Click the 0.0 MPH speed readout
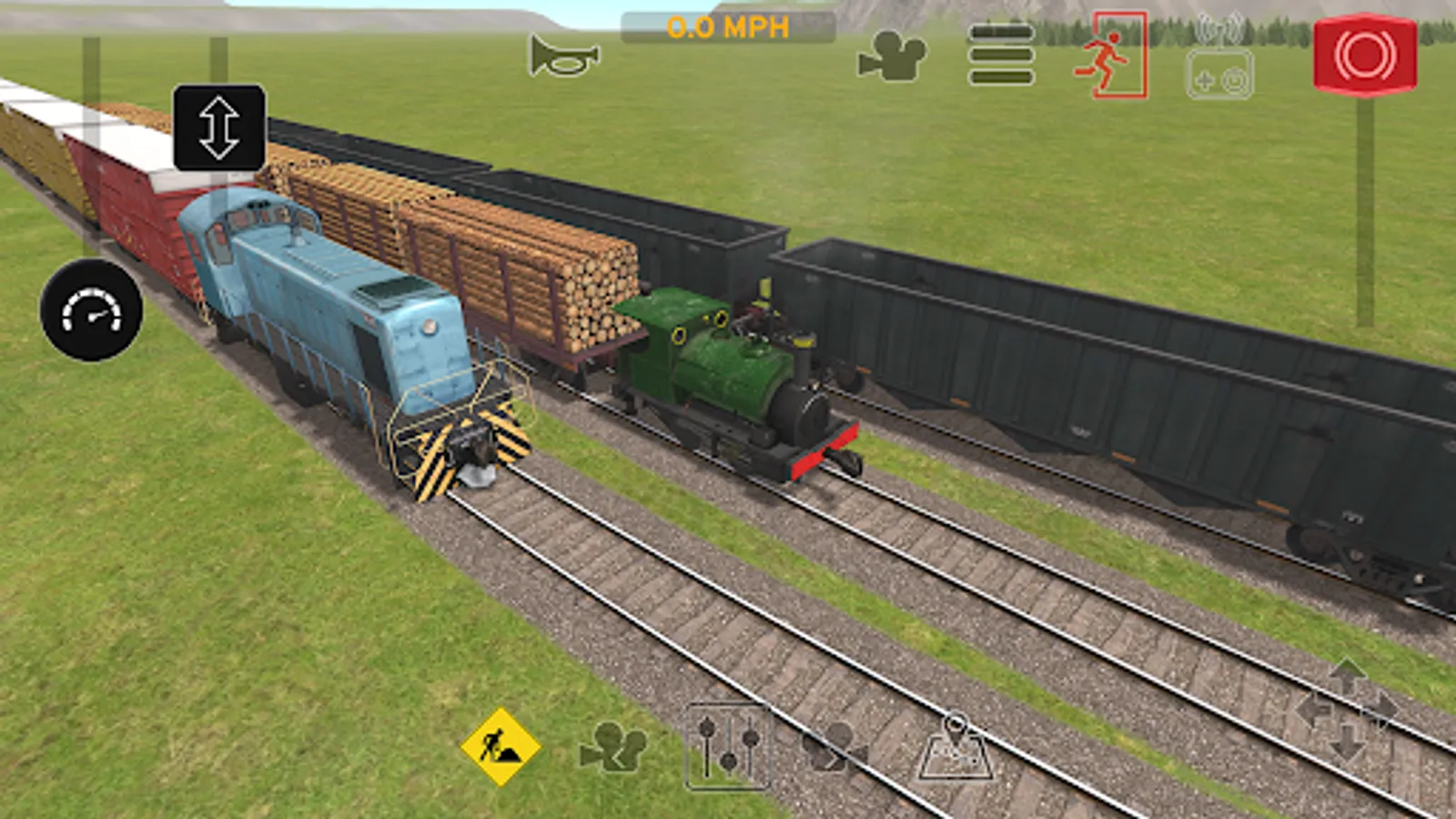This screenshot has height=819, width=1456. tap(728, 27)
